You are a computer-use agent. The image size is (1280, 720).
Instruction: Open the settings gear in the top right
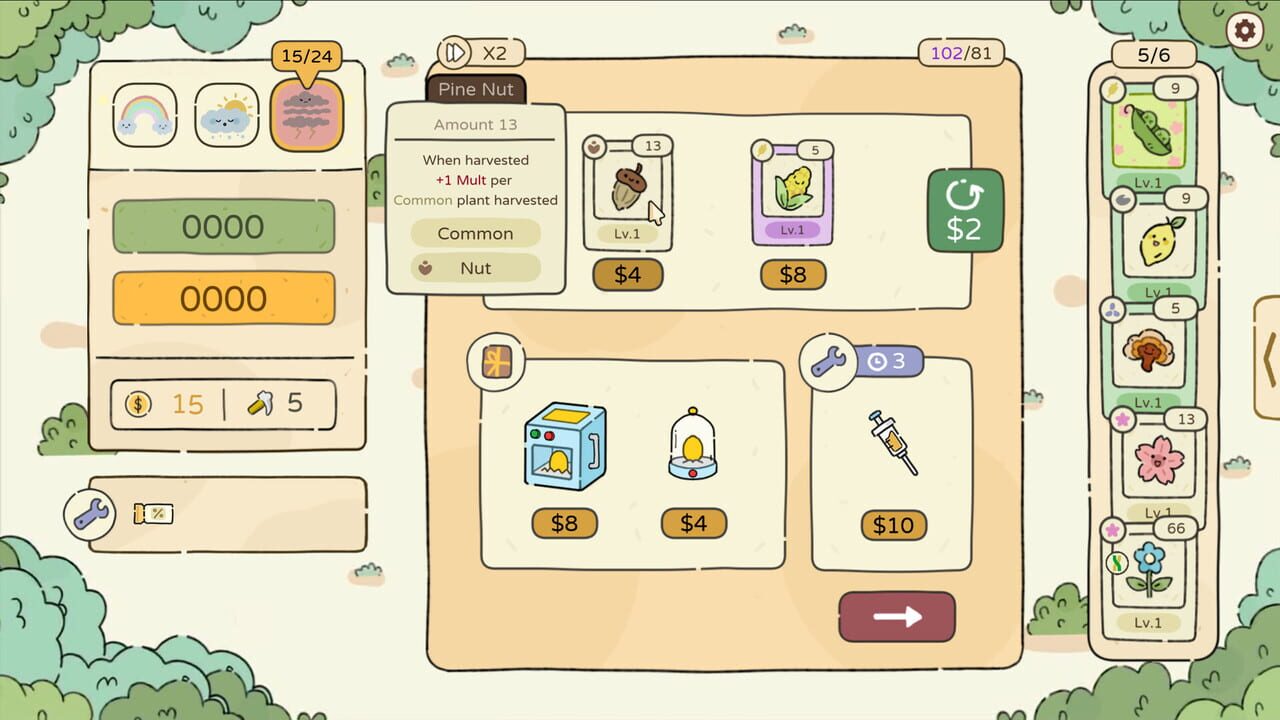coord(1246,31)
